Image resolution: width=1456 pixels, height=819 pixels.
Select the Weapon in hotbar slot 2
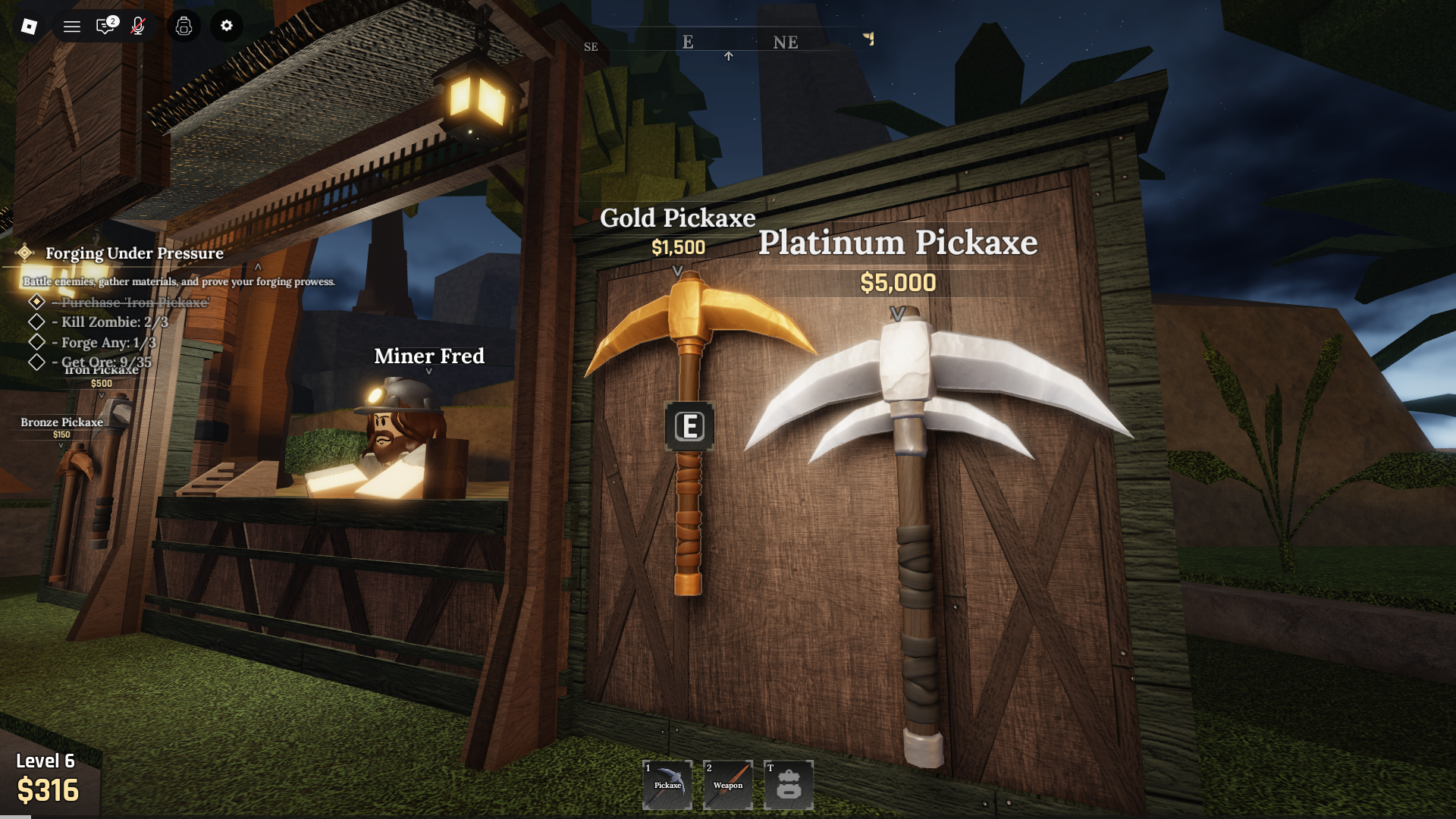click(x=728, y=785)
